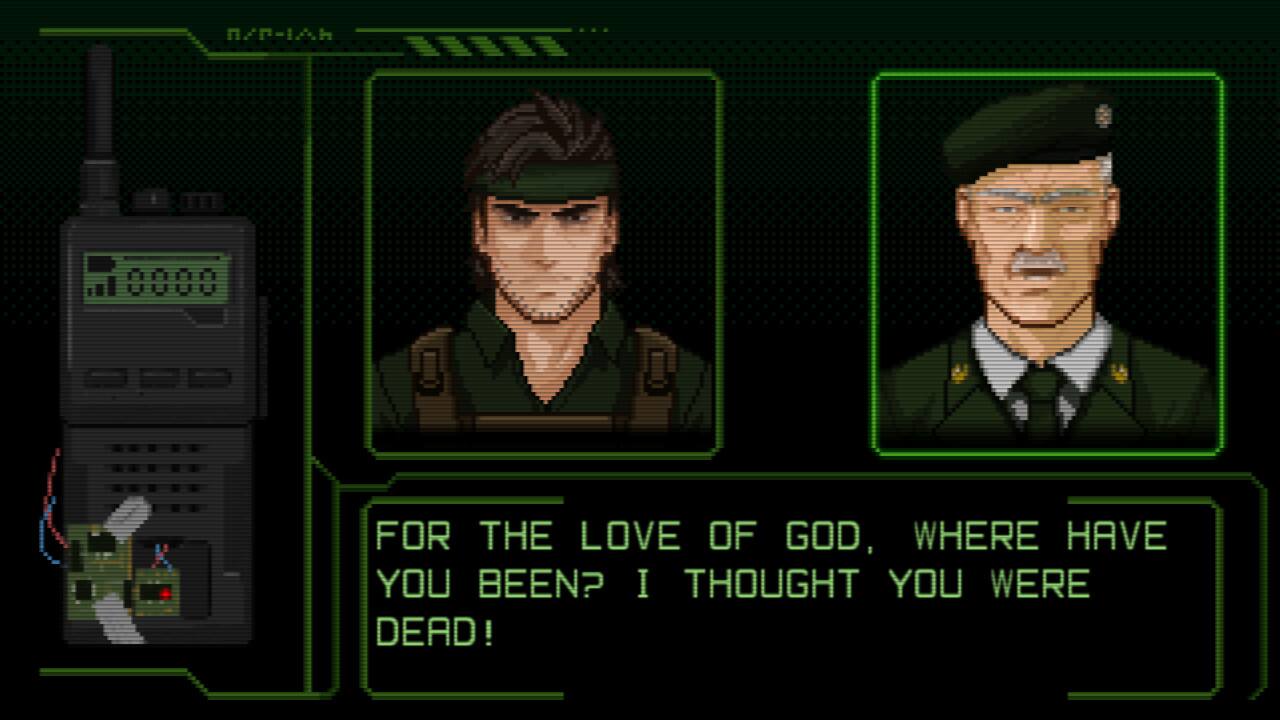The image size is (1280, 720).
Task: Click the speaker grille on the radio
Action: [x=155, y=470]
